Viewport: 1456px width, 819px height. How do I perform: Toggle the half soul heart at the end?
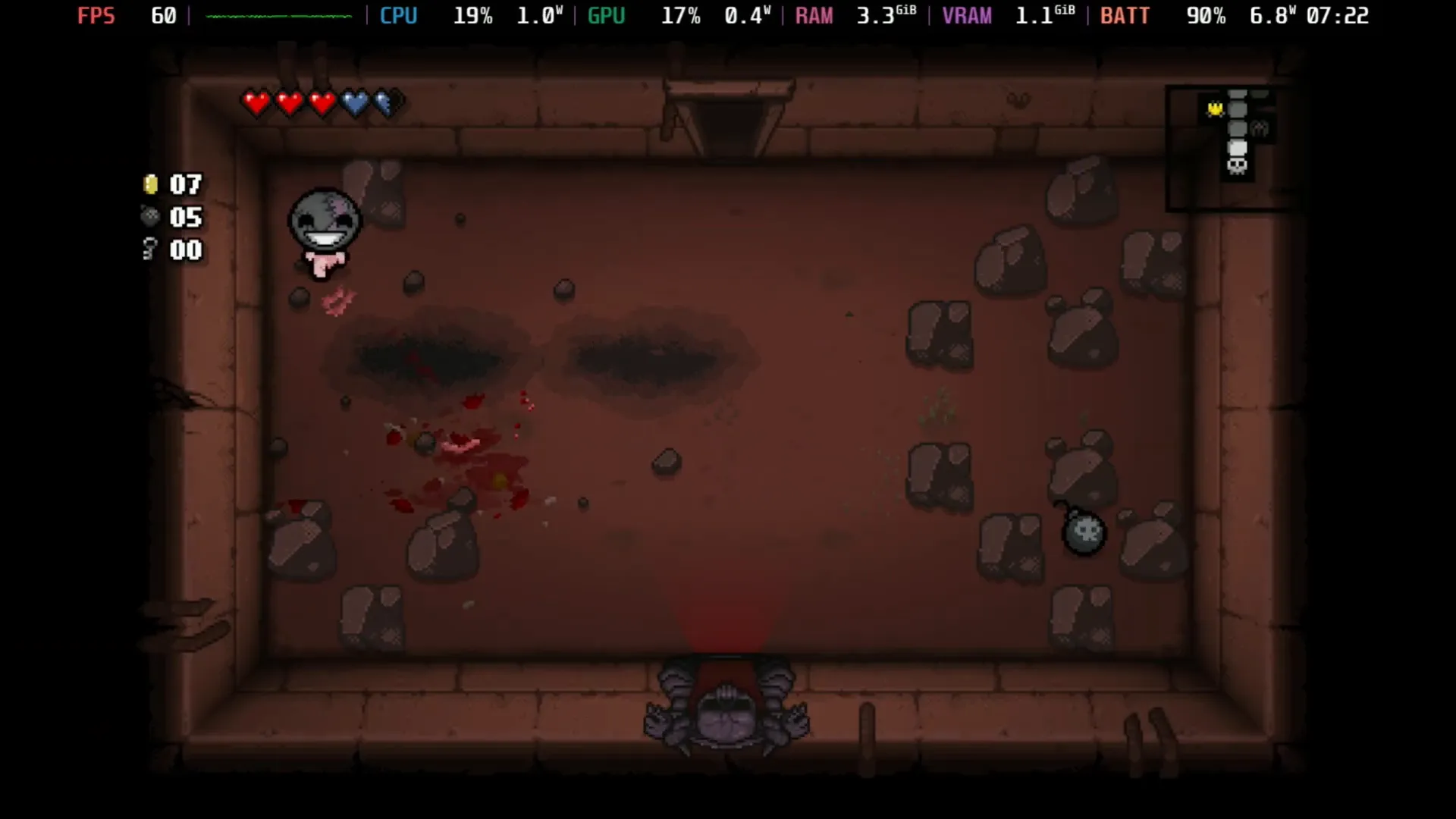388,102
